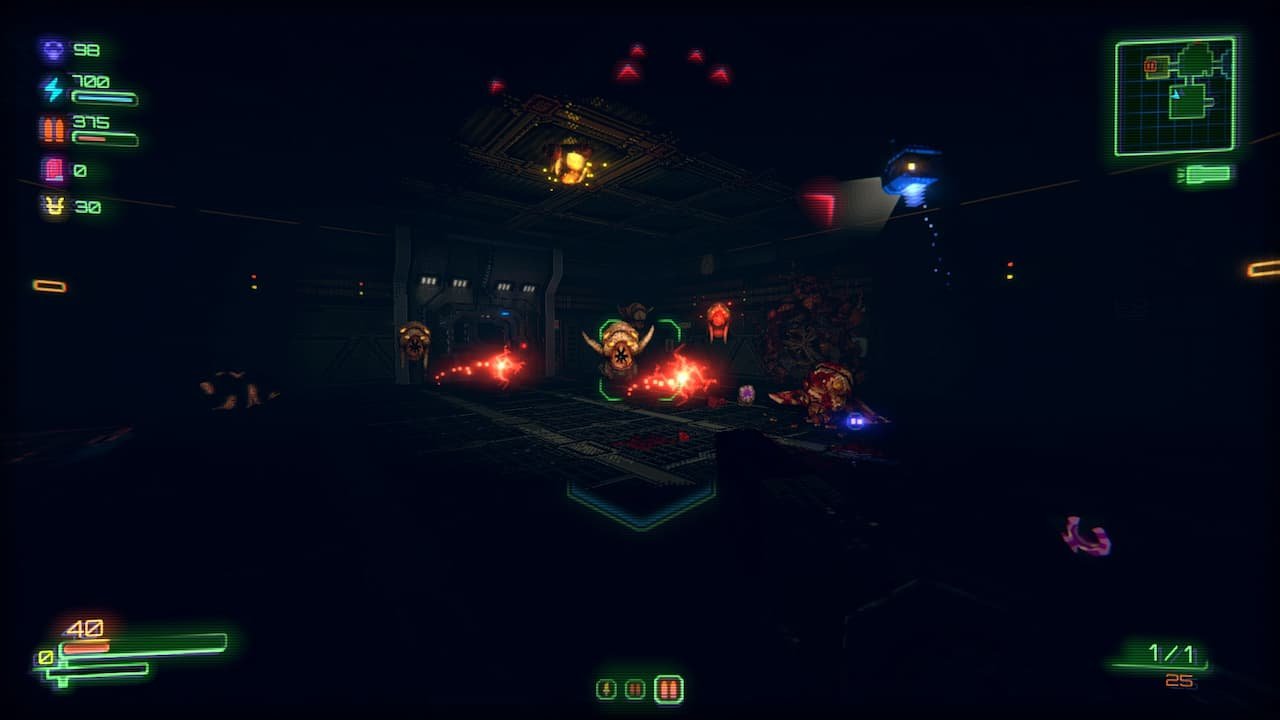Screen dimensions: 1280x720
Task: Toggle the green flashlight indicator below the minimap
Action: tap(1205, 175)
